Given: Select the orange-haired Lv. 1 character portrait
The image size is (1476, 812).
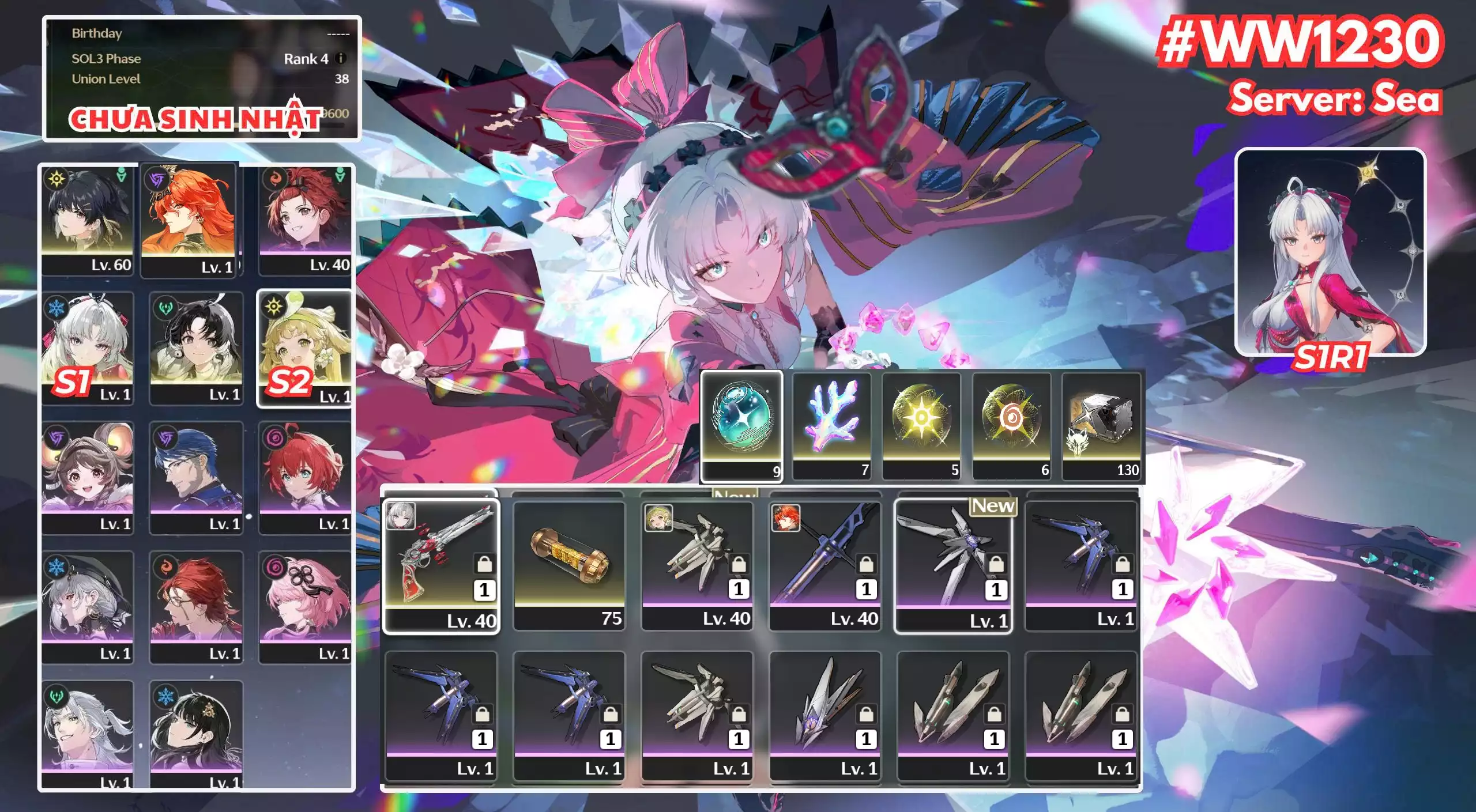Looking at the screenshot, I should (188, 220).
